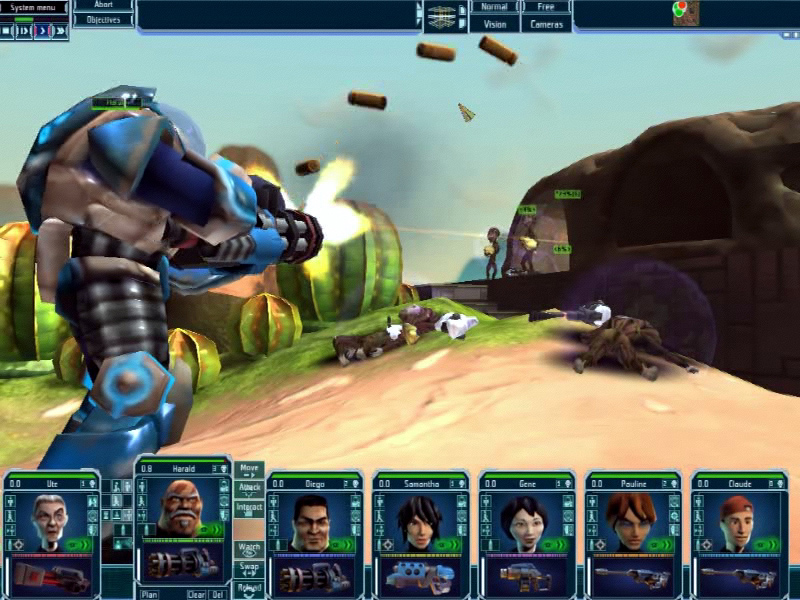Activate the Watch command

click(249, 548)
